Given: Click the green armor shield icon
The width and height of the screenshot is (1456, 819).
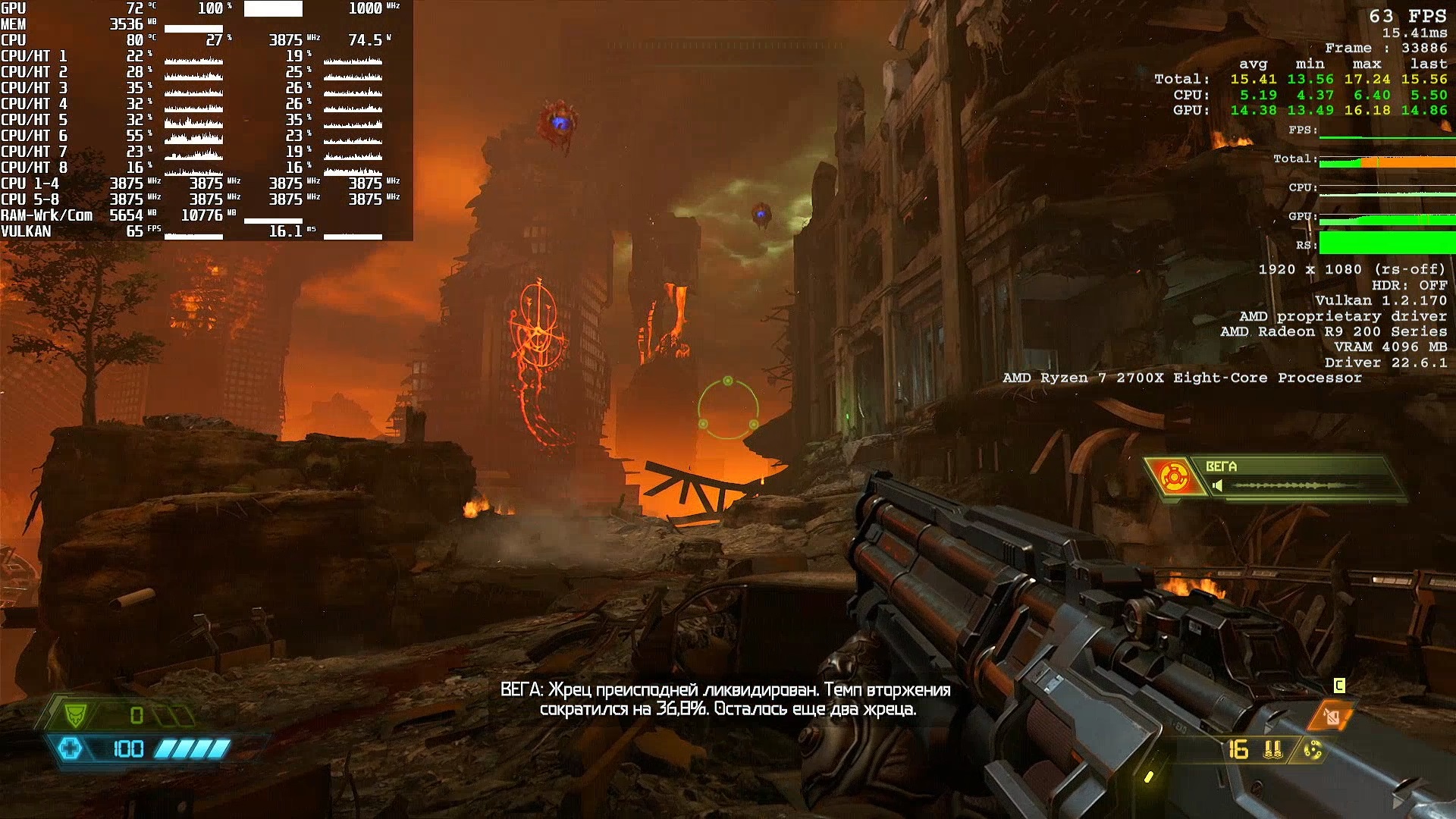Looking at the screenshot, I should click(x=76, y=714).
